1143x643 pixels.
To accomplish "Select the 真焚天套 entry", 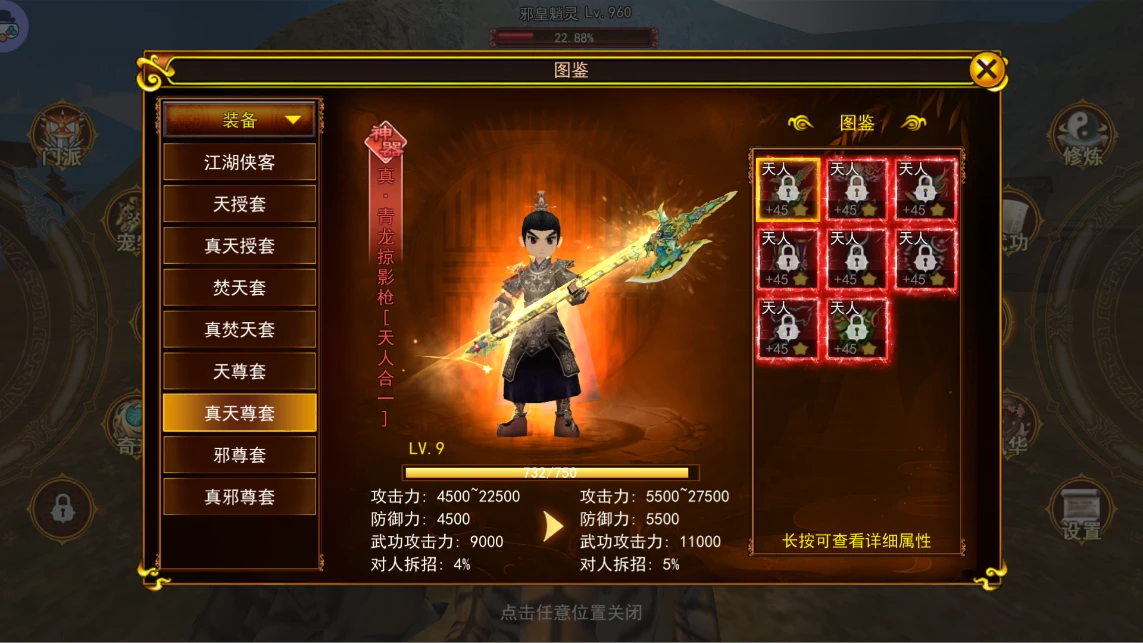I will (240, 330).
